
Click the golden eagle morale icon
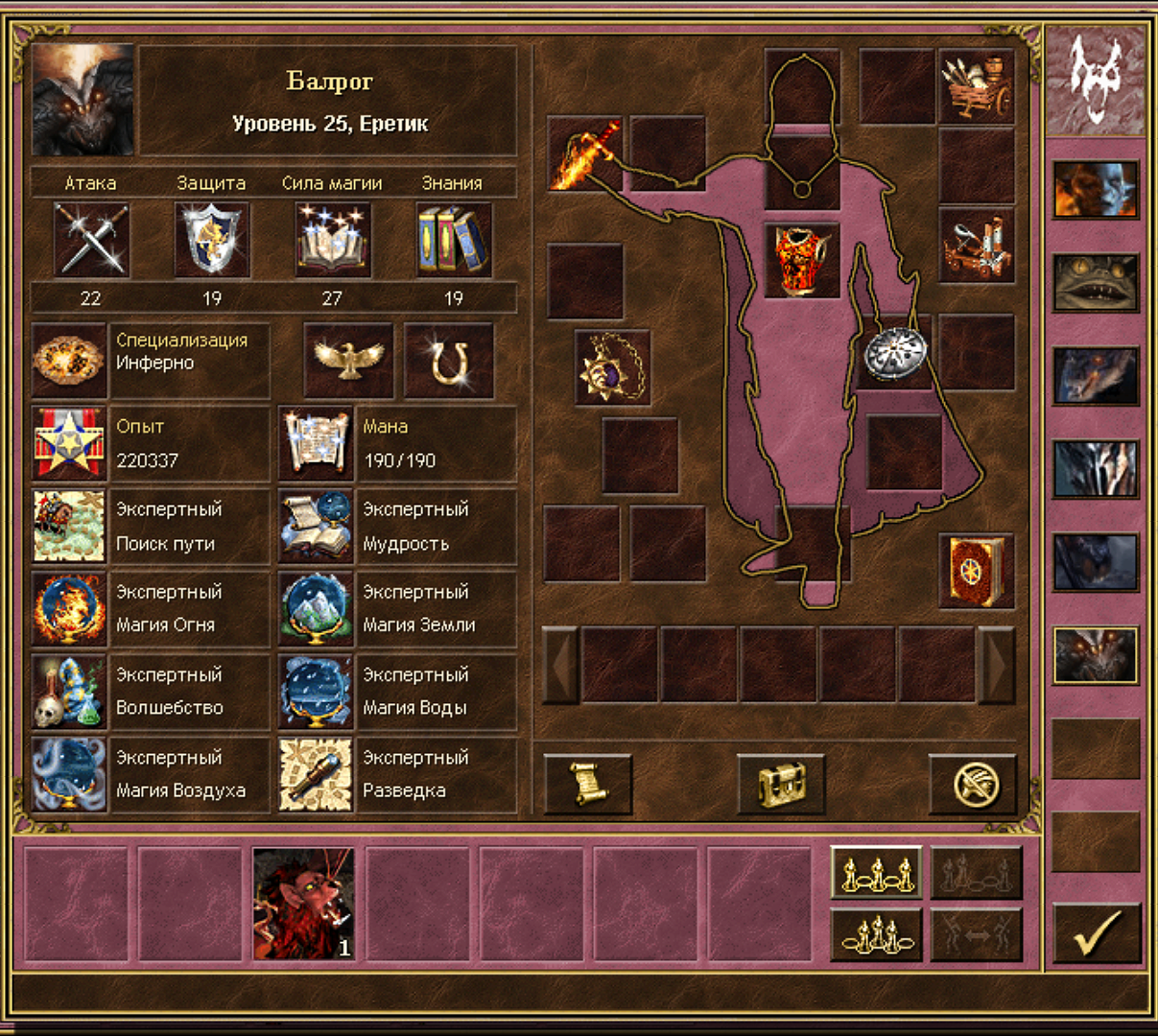(348, 361)
